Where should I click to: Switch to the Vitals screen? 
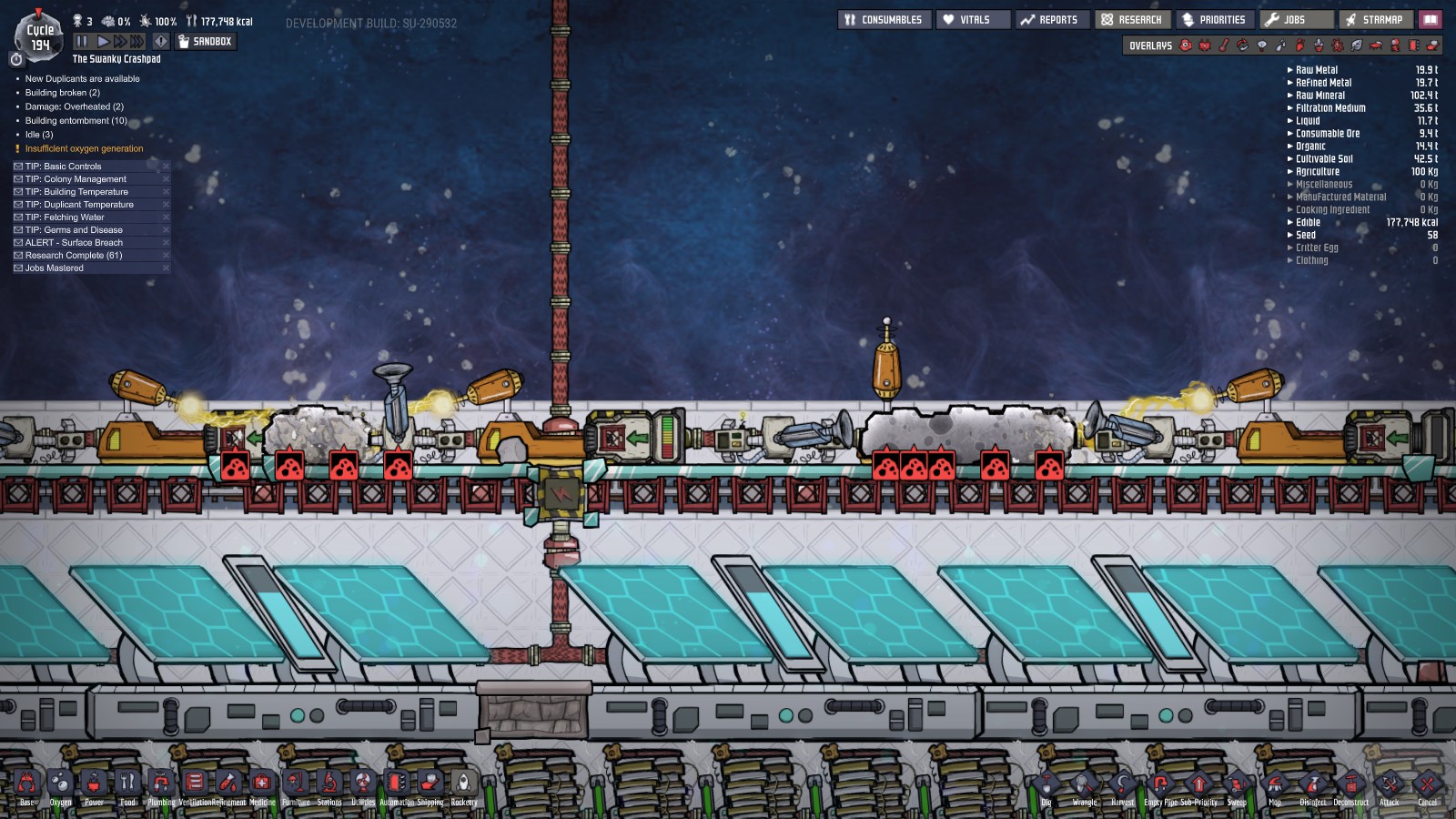973,18
